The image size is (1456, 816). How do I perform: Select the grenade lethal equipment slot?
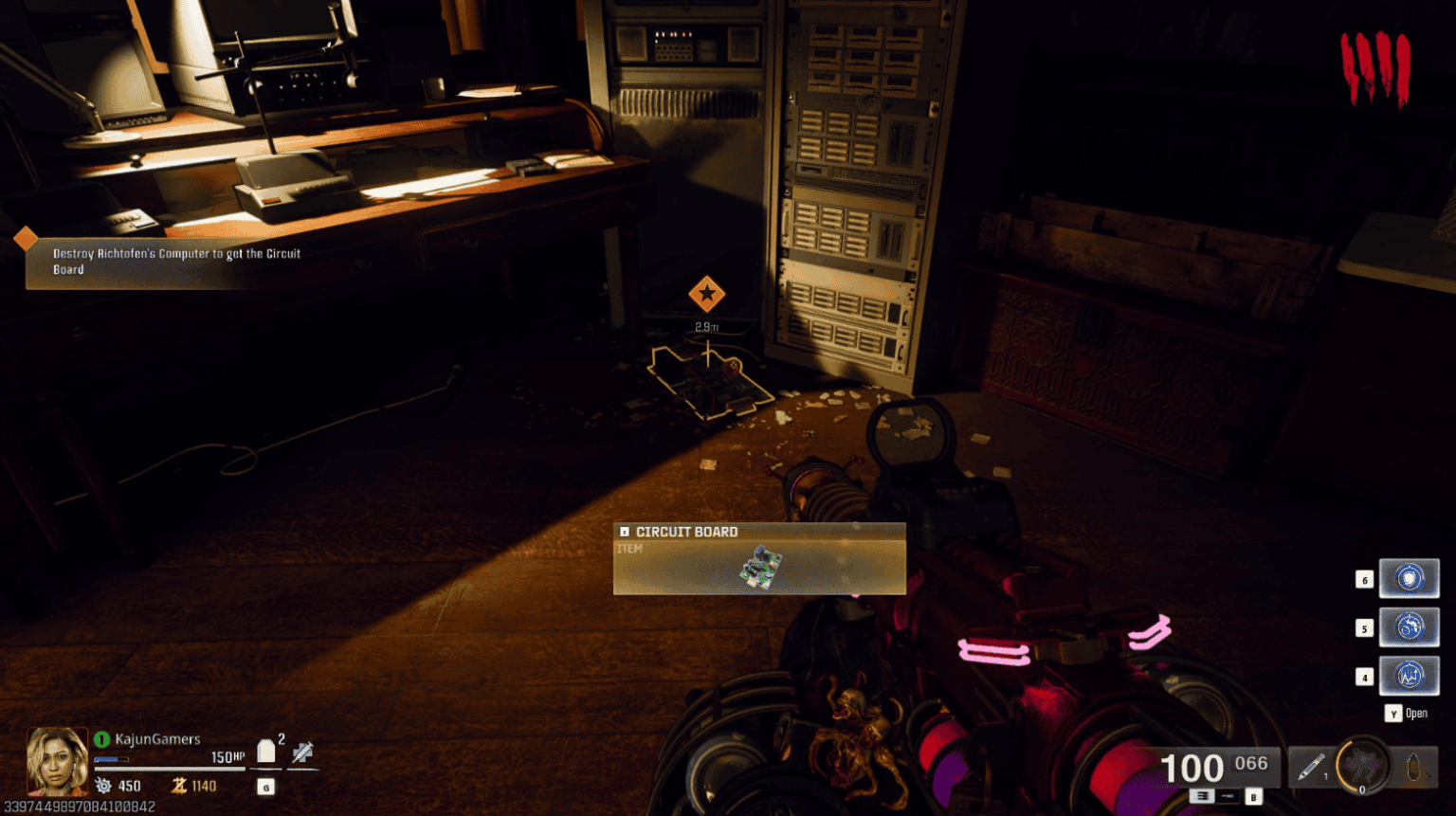(1413, 767)
